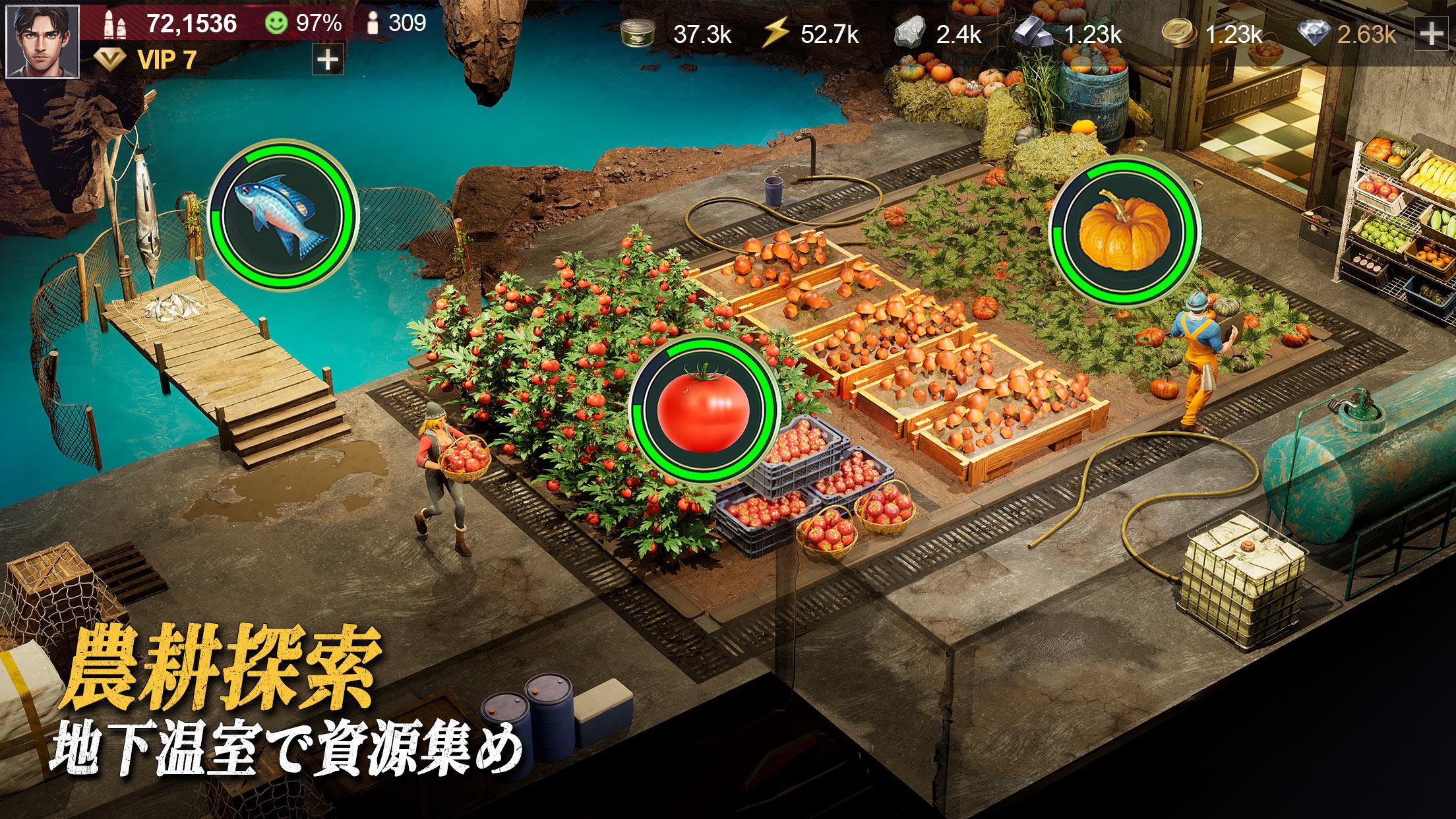Click the gold coin currency icon
Image resolution: width=1456 pixels, height=819 pixels.
[x=1179, y=34]
